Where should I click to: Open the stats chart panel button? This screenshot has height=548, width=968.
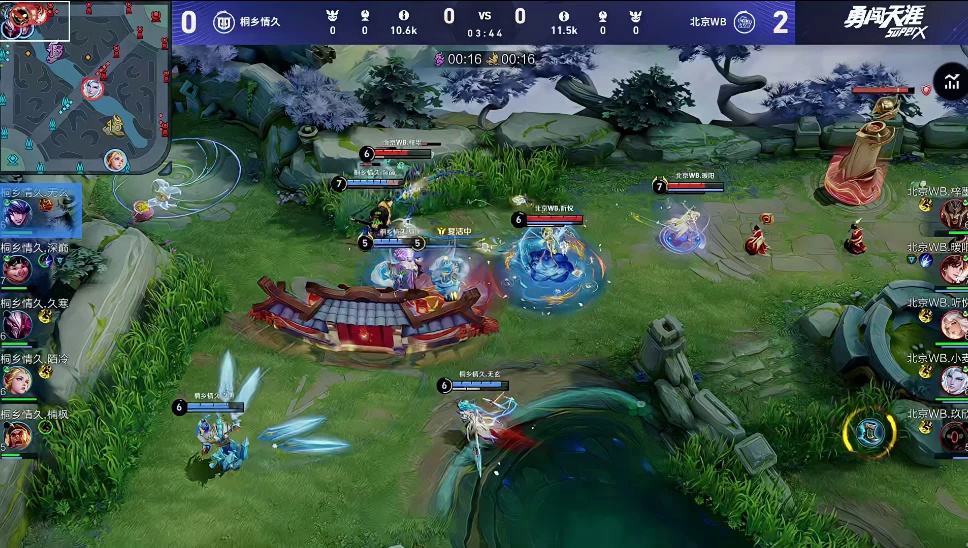pos(949,82)
